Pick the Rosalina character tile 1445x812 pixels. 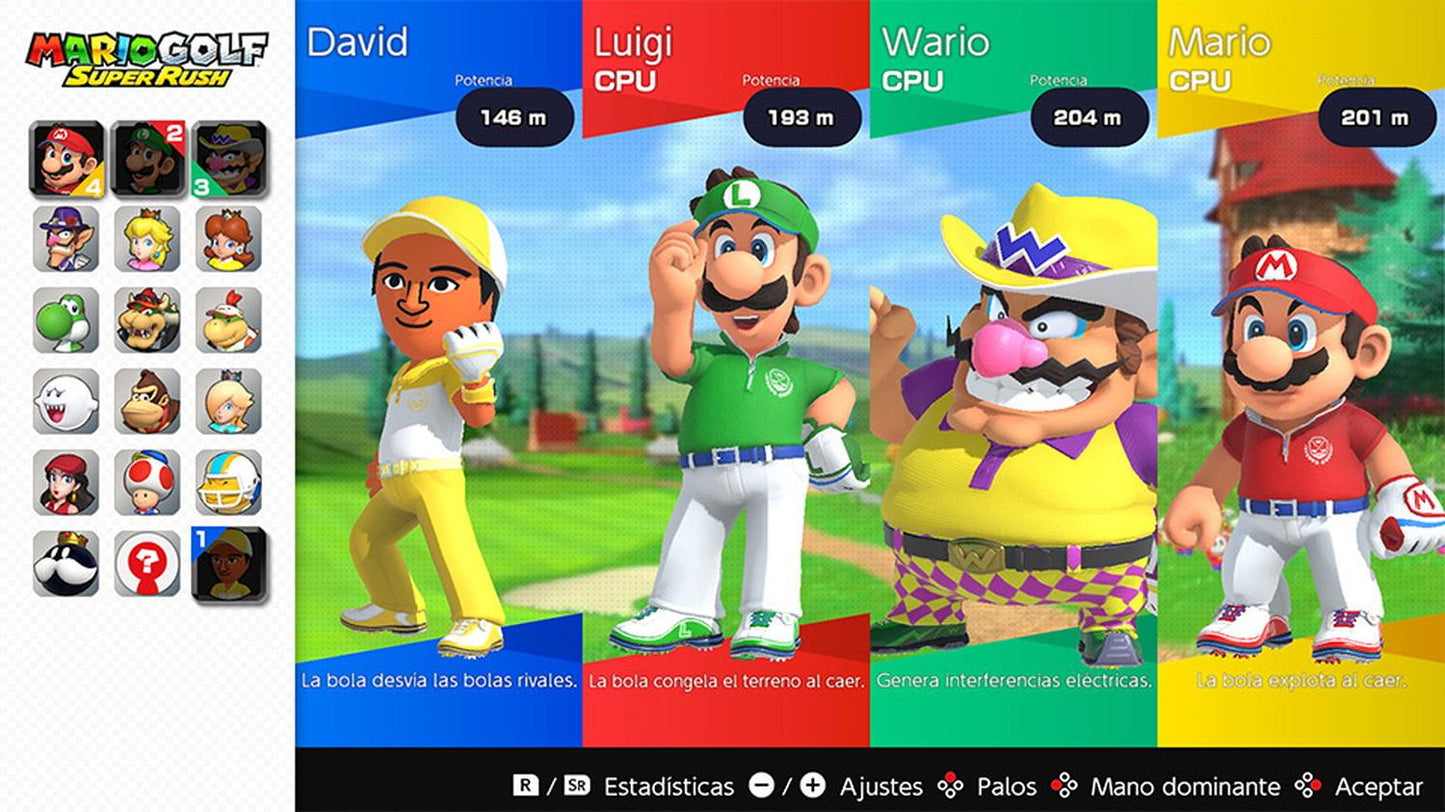tap(229, 401)
